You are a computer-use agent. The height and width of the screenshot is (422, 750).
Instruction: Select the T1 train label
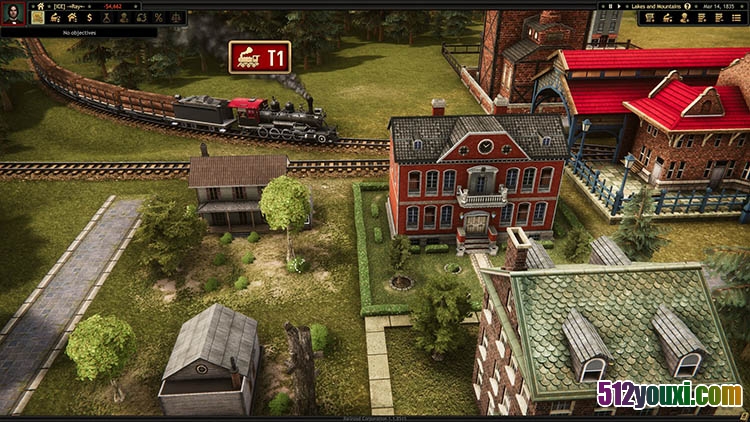[x=260, y=57]
